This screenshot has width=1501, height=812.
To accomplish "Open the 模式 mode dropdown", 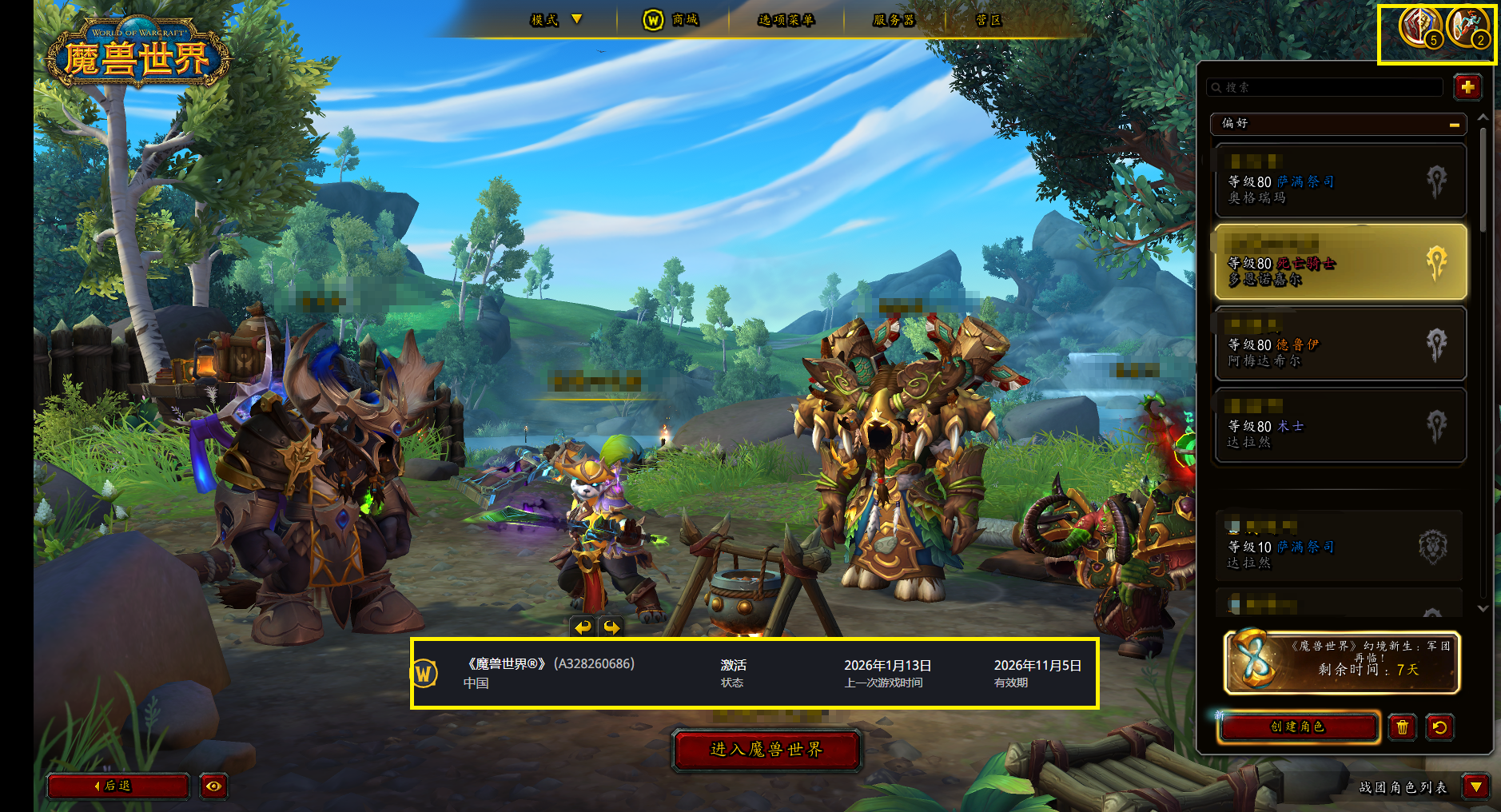I will click(x=556, y=20).
